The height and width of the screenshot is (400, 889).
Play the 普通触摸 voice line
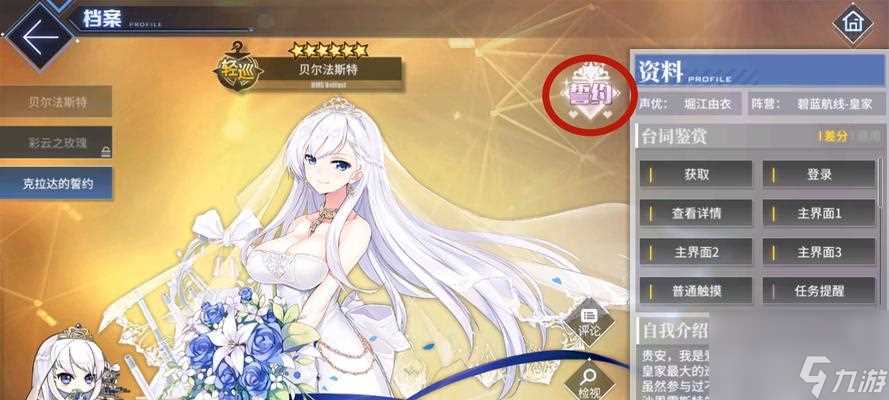point(697,291)
